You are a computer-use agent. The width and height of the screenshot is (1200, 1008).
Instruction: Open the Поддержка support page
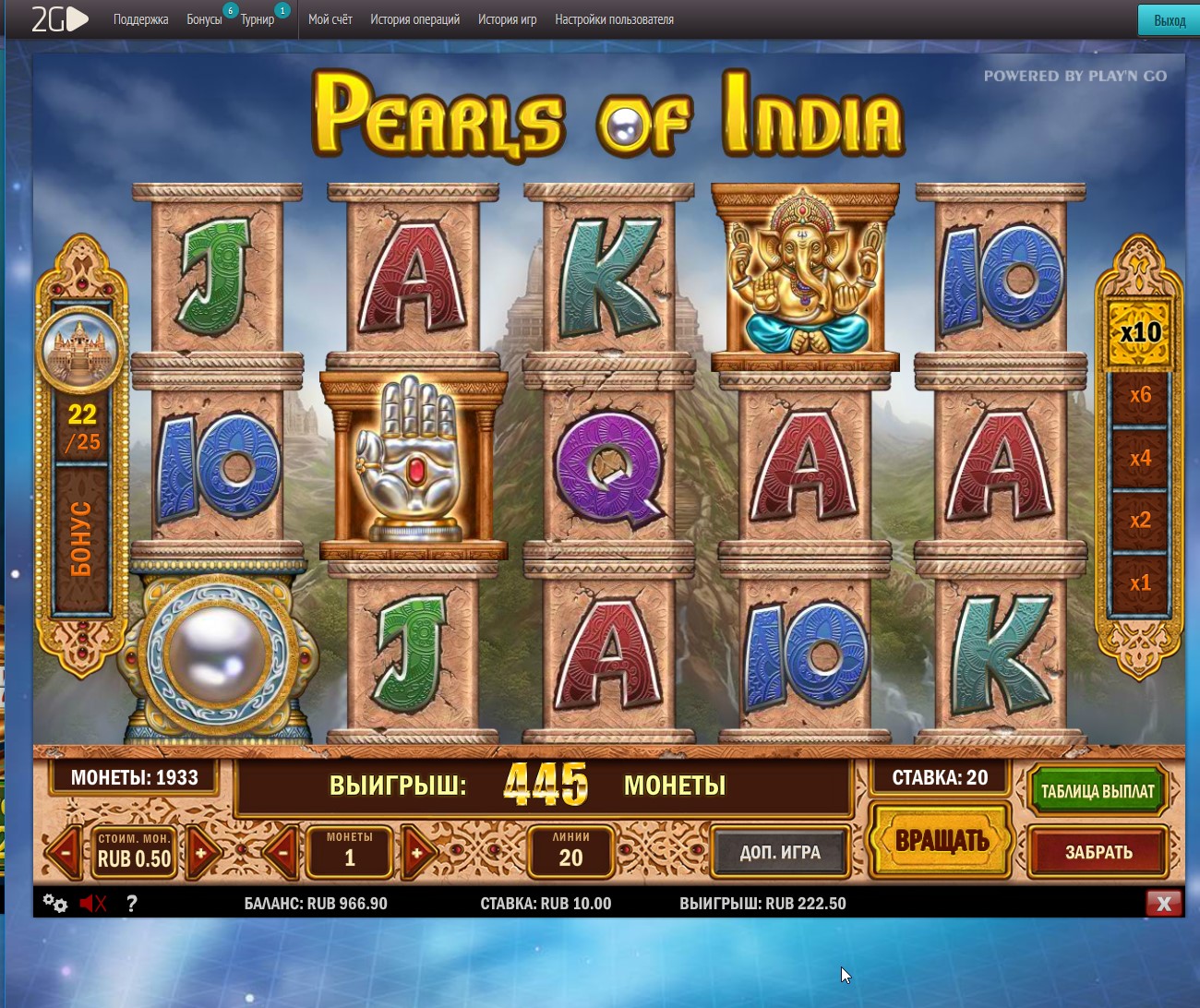pyautogui.click(x=140, y=19)
